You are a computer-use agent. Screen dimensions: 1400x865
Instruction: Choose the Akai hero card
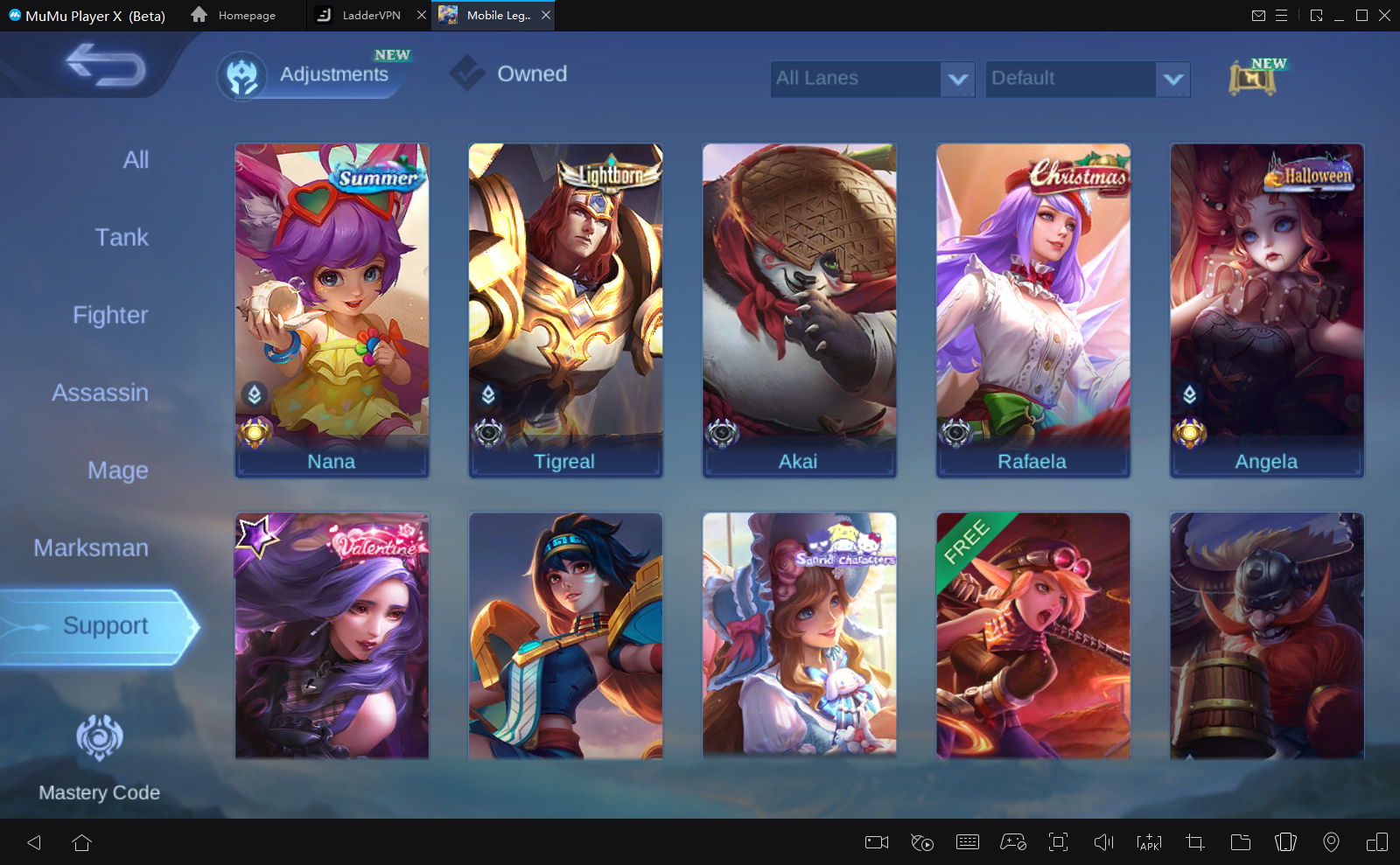click(x=799, y=310)
